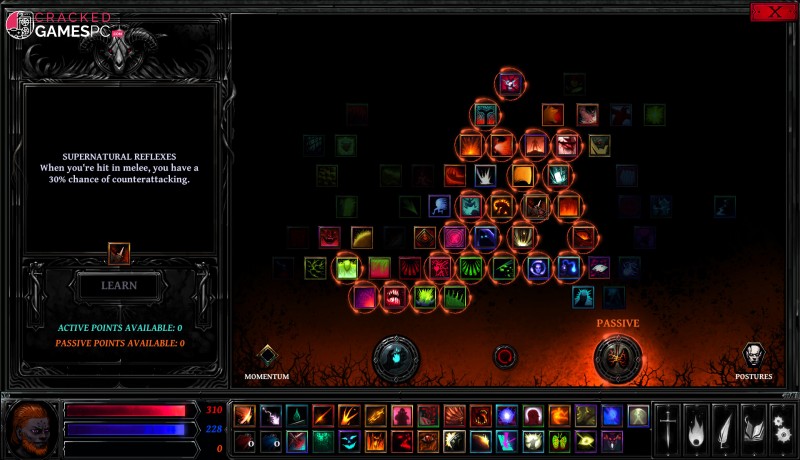Select the fanged mouth passive node
Viewport: 800px width, 460px height.
(394, 296)
